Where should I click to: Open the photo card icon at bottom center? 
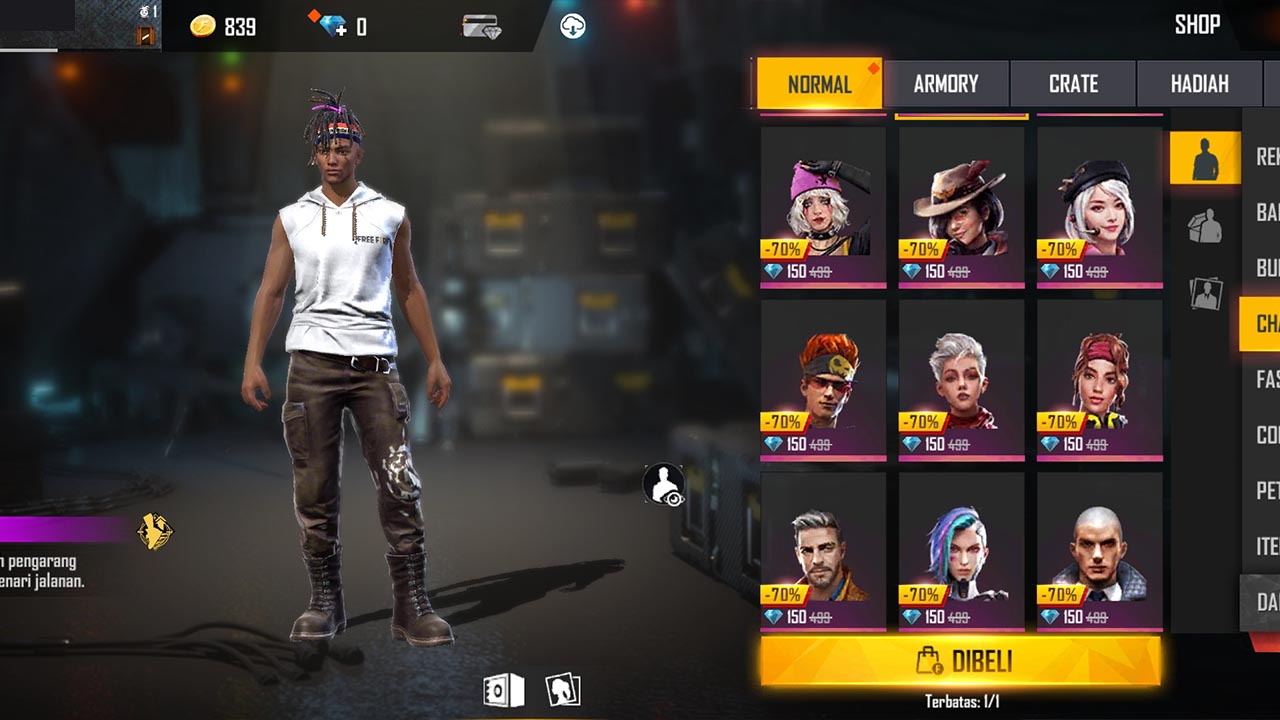pos(560,690)
